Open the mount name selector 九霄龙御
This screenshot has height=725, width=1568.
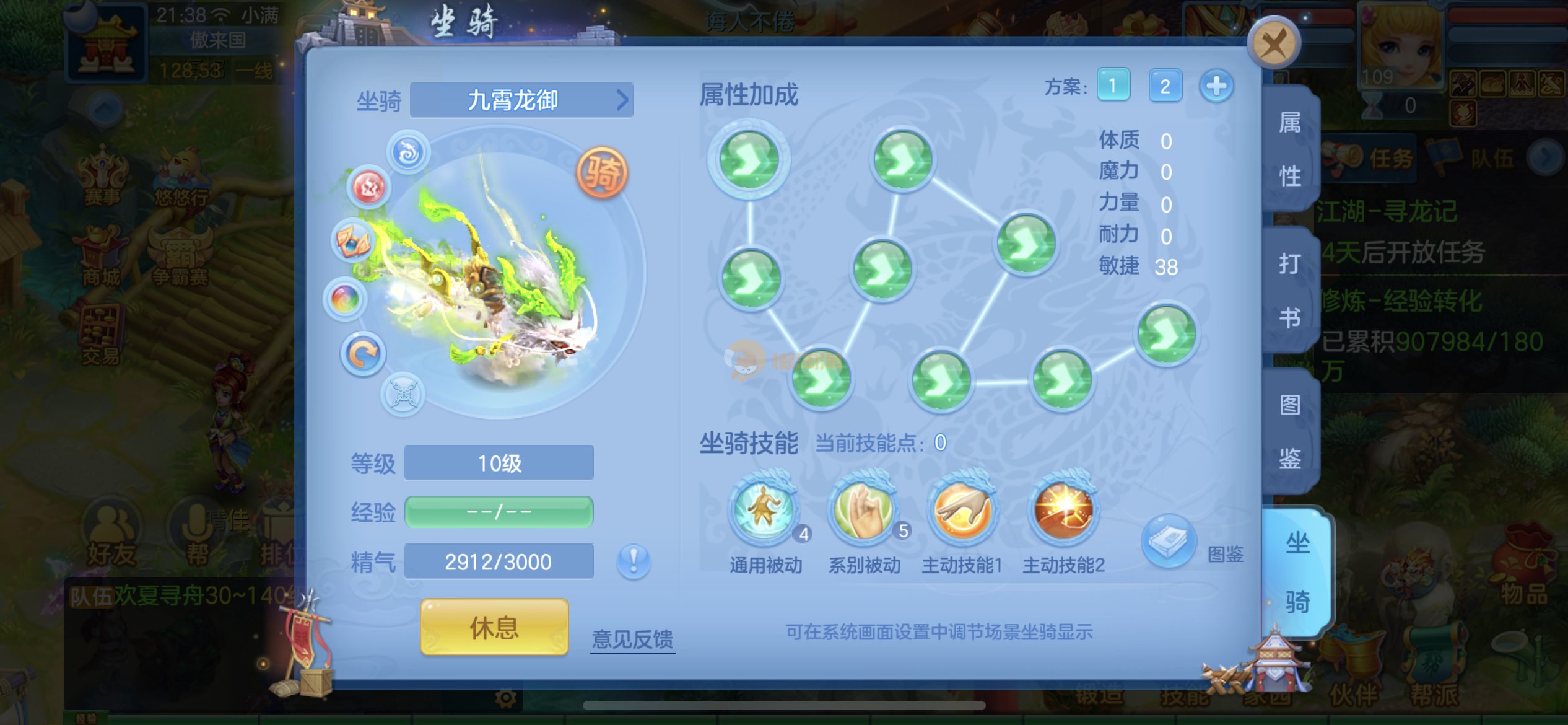click(521, 100)
